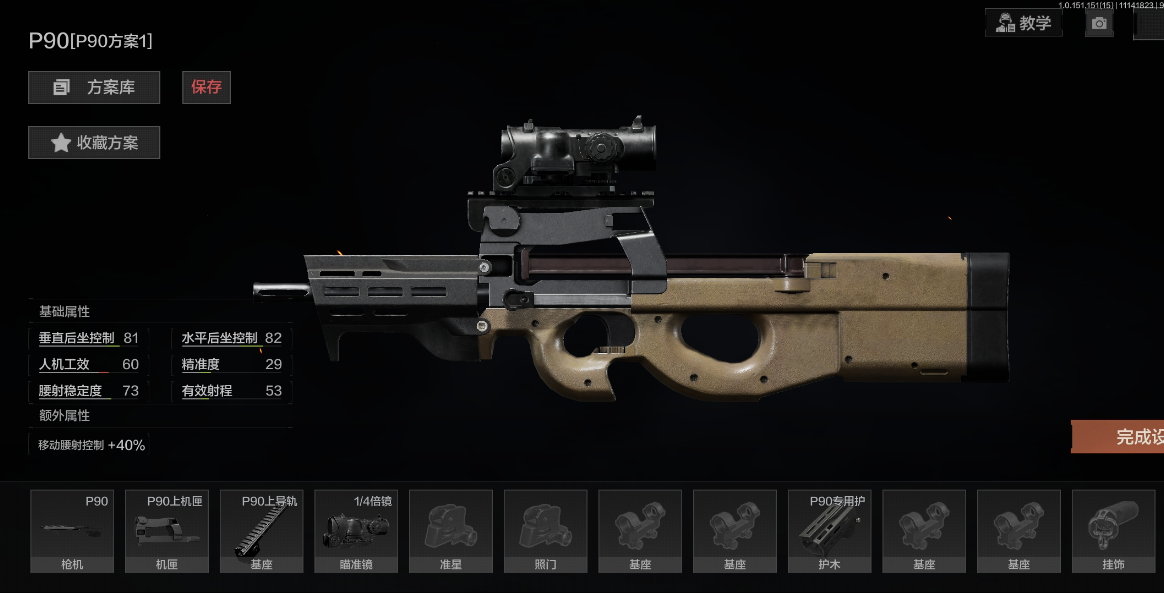The image size is (1164, 595).
Task: Click the red 保存 save button
Action: tap(206, 87)
